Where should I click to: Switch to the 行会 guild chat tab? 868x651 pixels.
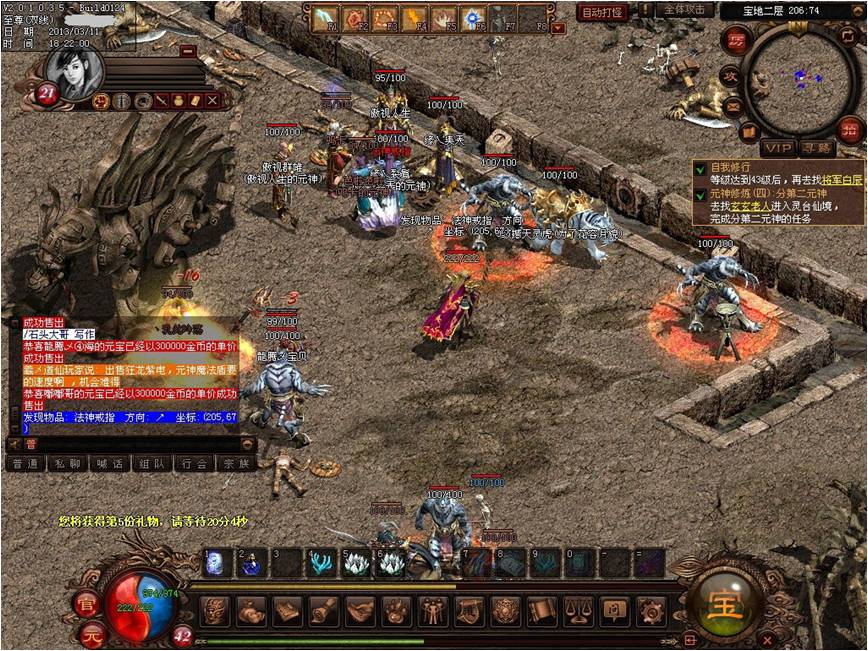pos(195,464)
